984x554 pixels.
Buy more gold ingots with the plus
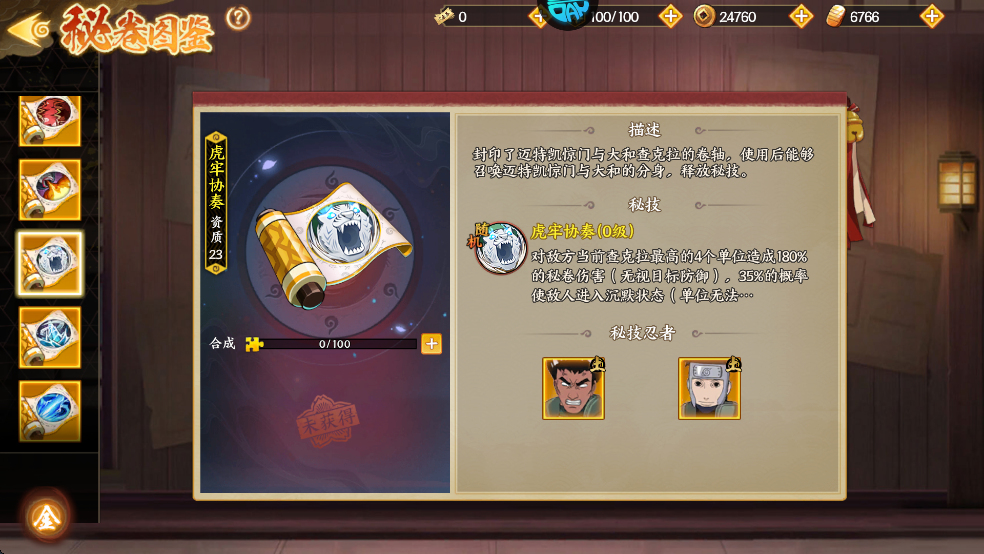tap(931, 16)
